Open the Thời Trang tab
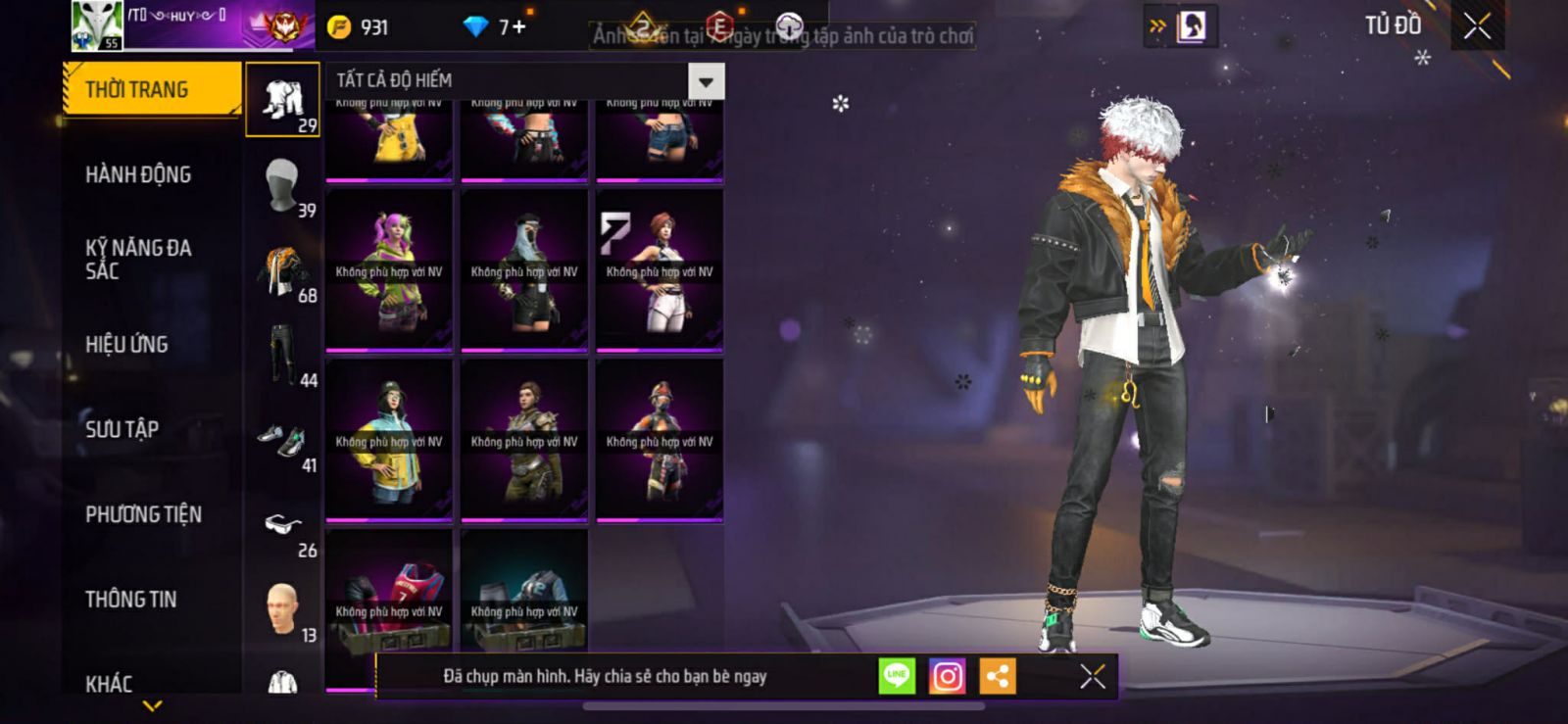 [x=151, y=90]
